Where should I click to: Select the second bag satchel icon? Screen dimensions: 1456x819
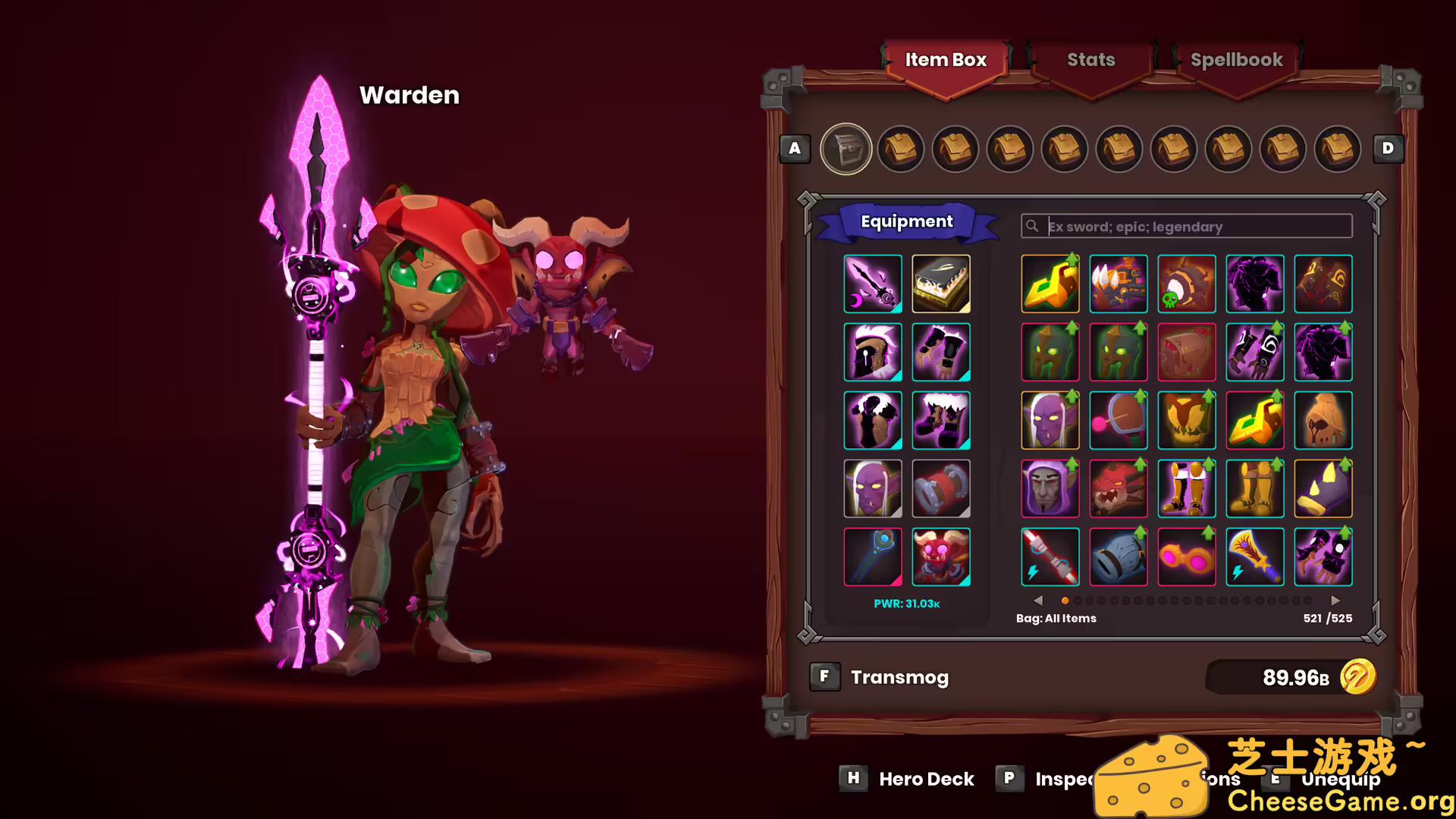pyautogui.click(x=901, y=149)
